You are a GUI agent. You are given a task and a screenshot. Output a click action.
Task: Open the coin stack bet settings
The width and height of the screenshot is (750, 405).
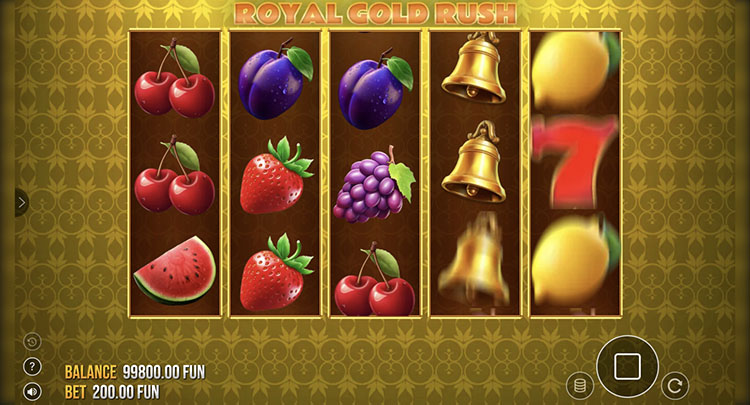[578, 385]
